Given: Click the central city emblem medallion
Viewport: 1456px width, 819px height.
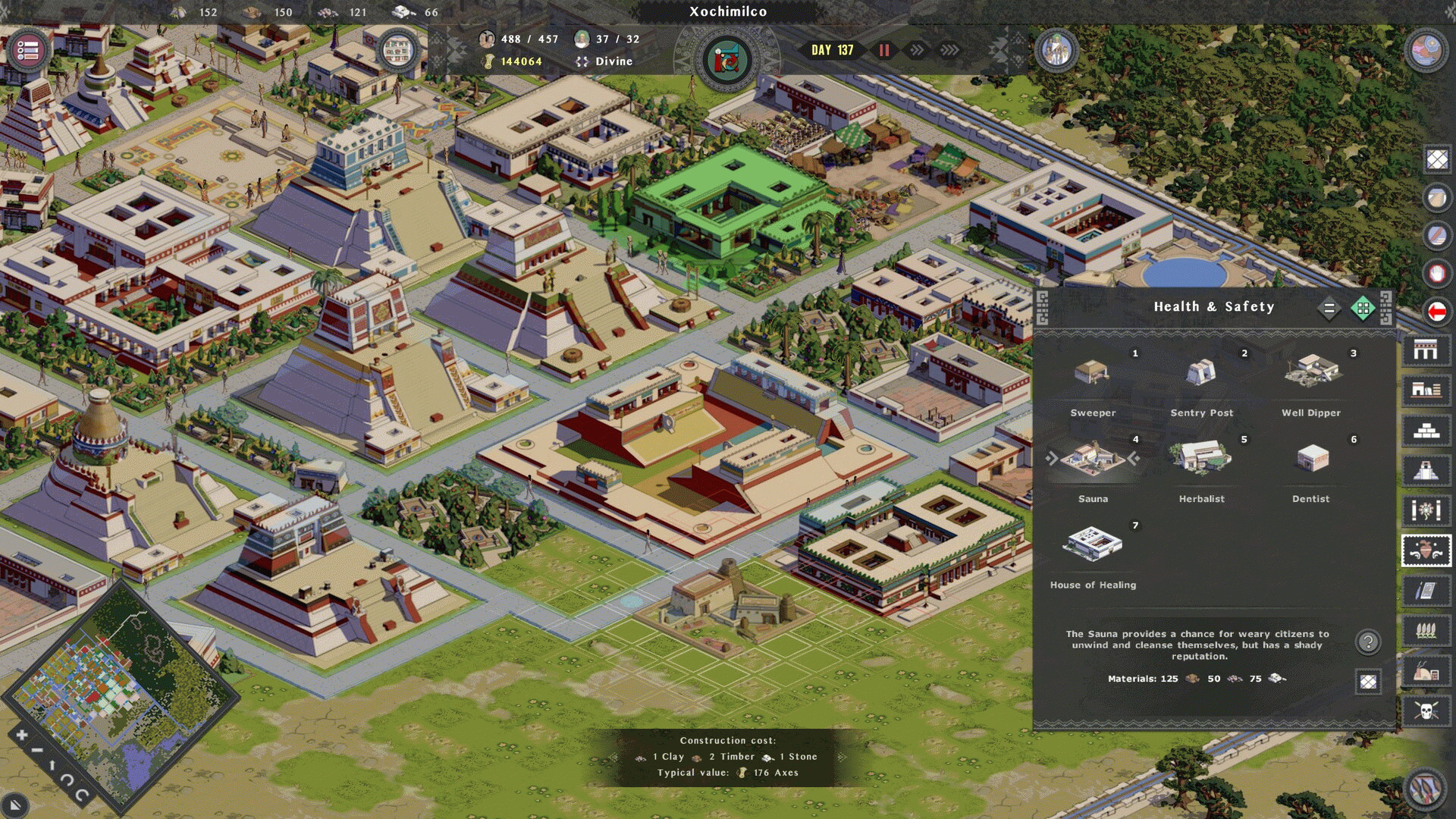Looking at the screenshot, I should click(x=726, y=60).
